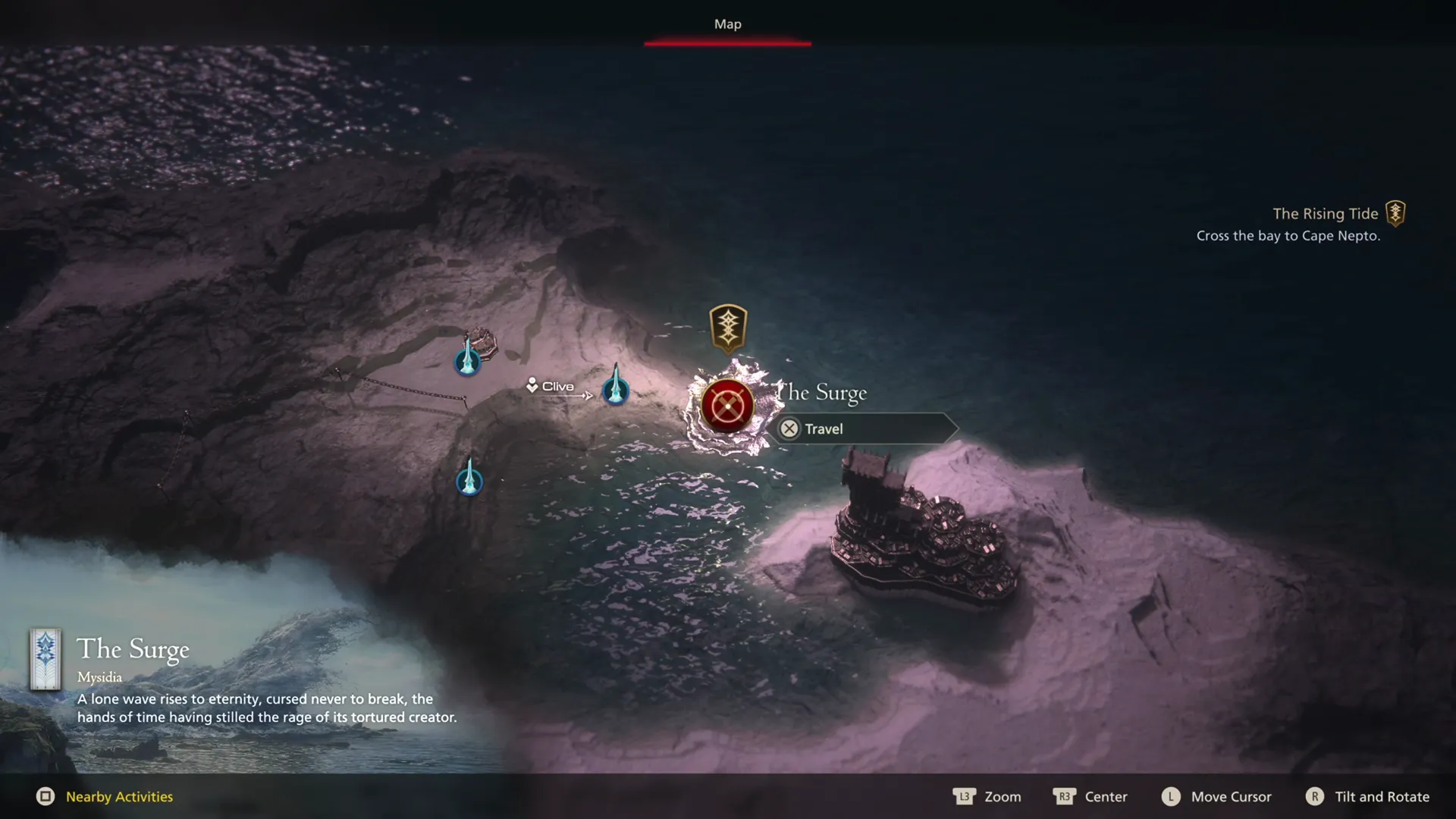Select the obelisk marker near the settlement
Viewport: 1456px width, 819px height.
pyautogui.click(x=467, y=362)
